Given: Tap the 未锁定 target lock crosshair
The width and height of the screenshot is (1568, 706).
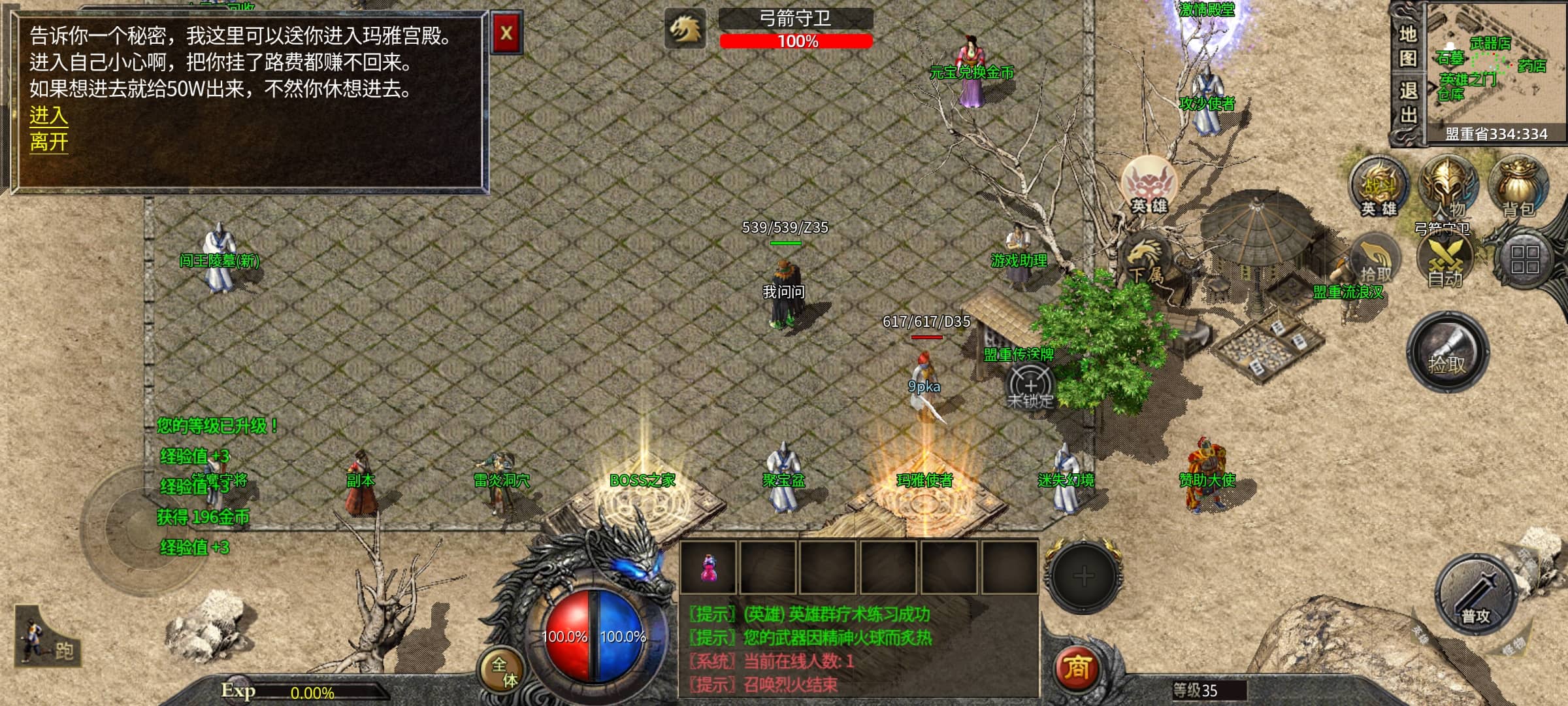Looking at the screenshot, I should (x=1030, y=387).
